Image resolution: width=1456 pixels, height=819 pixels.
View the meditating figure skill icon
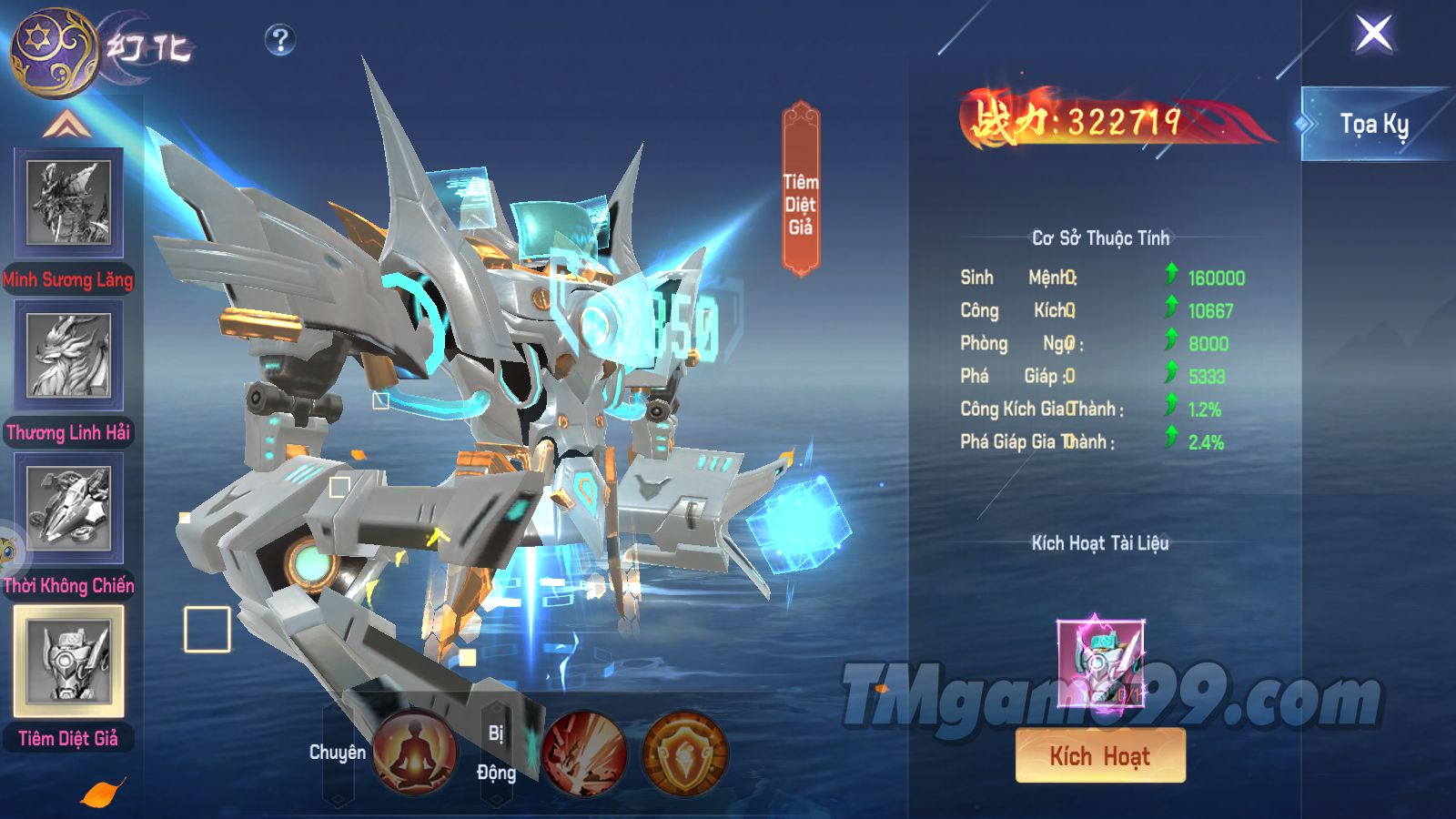415,751
